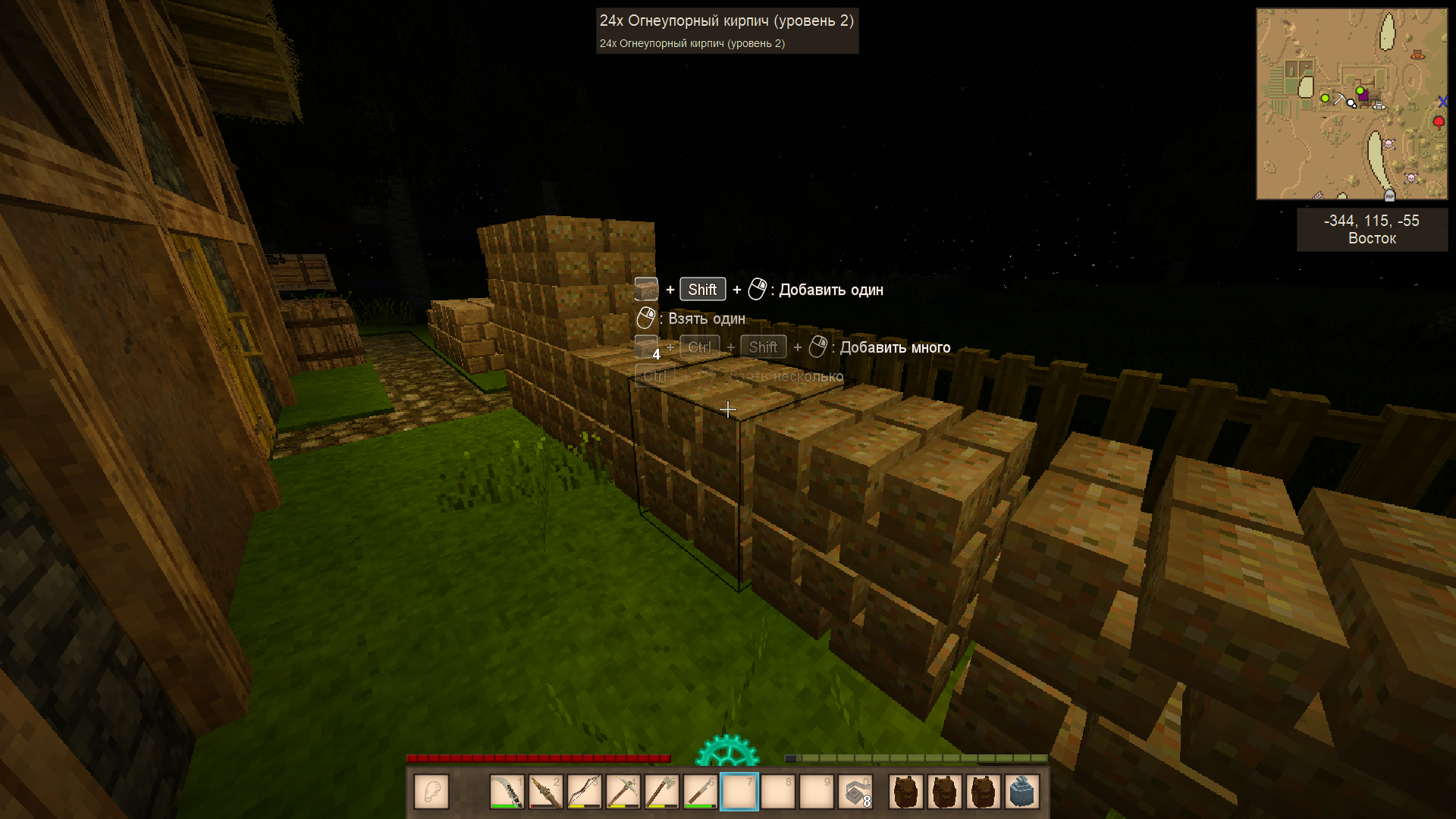The width and height of the screenshot is (1456, 819).
Task: Click the blue X marker on the minimap
Action: (1442, 102)
